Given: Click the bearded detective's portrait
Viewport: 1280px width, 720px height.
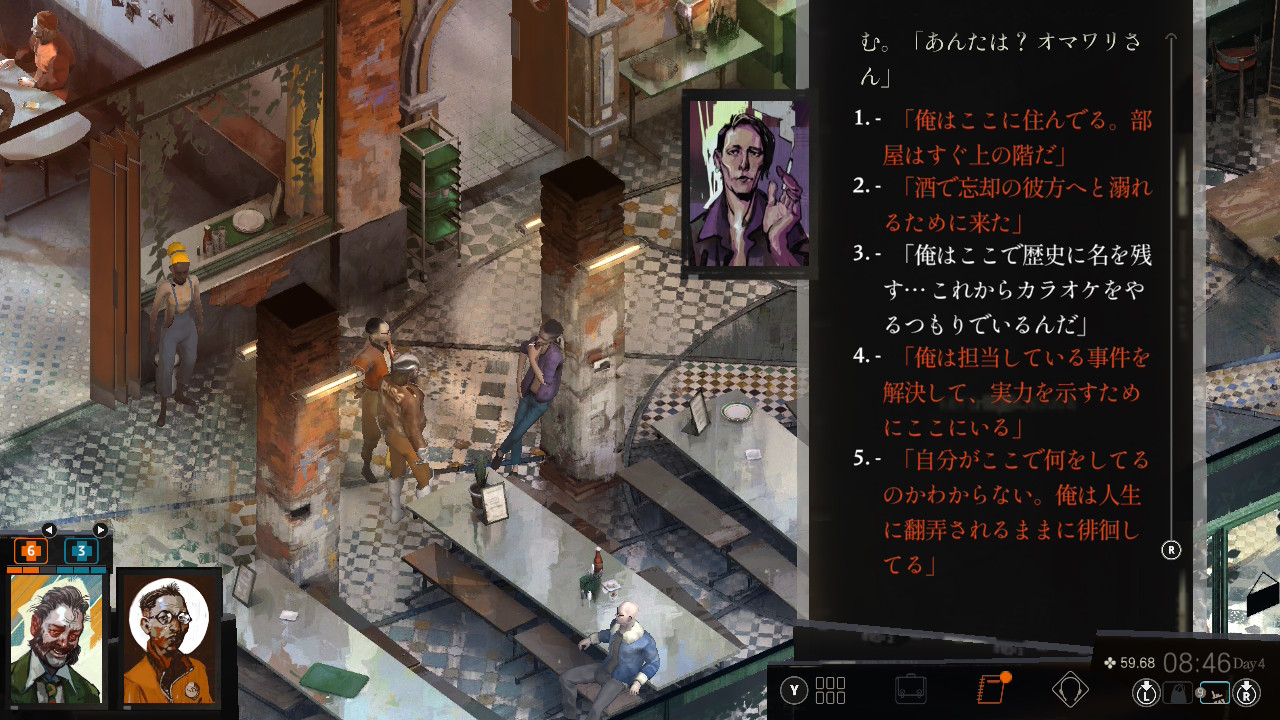Looking at the screenshot, I should (x=57, y=638).
